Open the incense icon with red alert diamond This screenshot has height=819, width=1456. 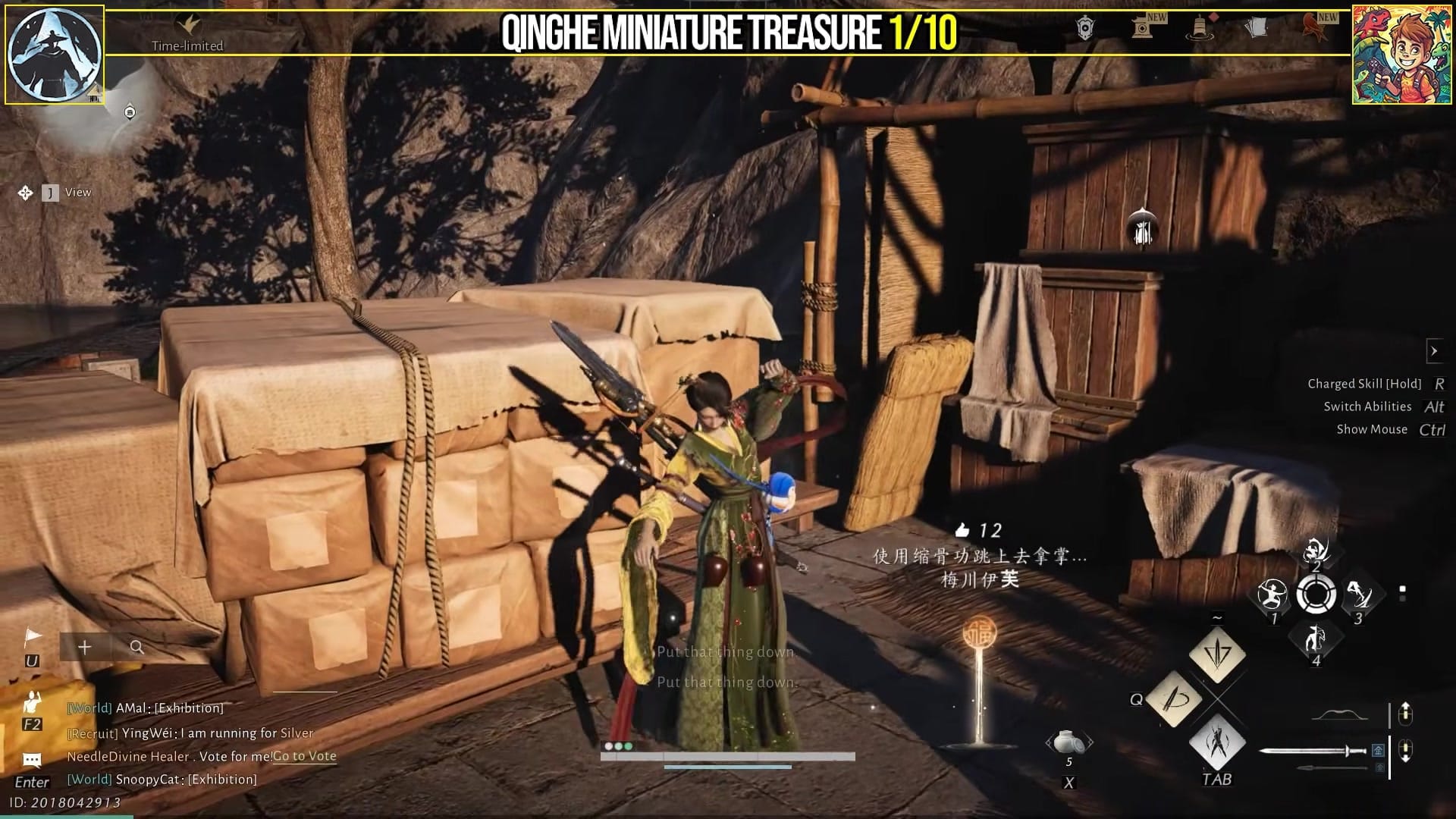click(1200, 29)
